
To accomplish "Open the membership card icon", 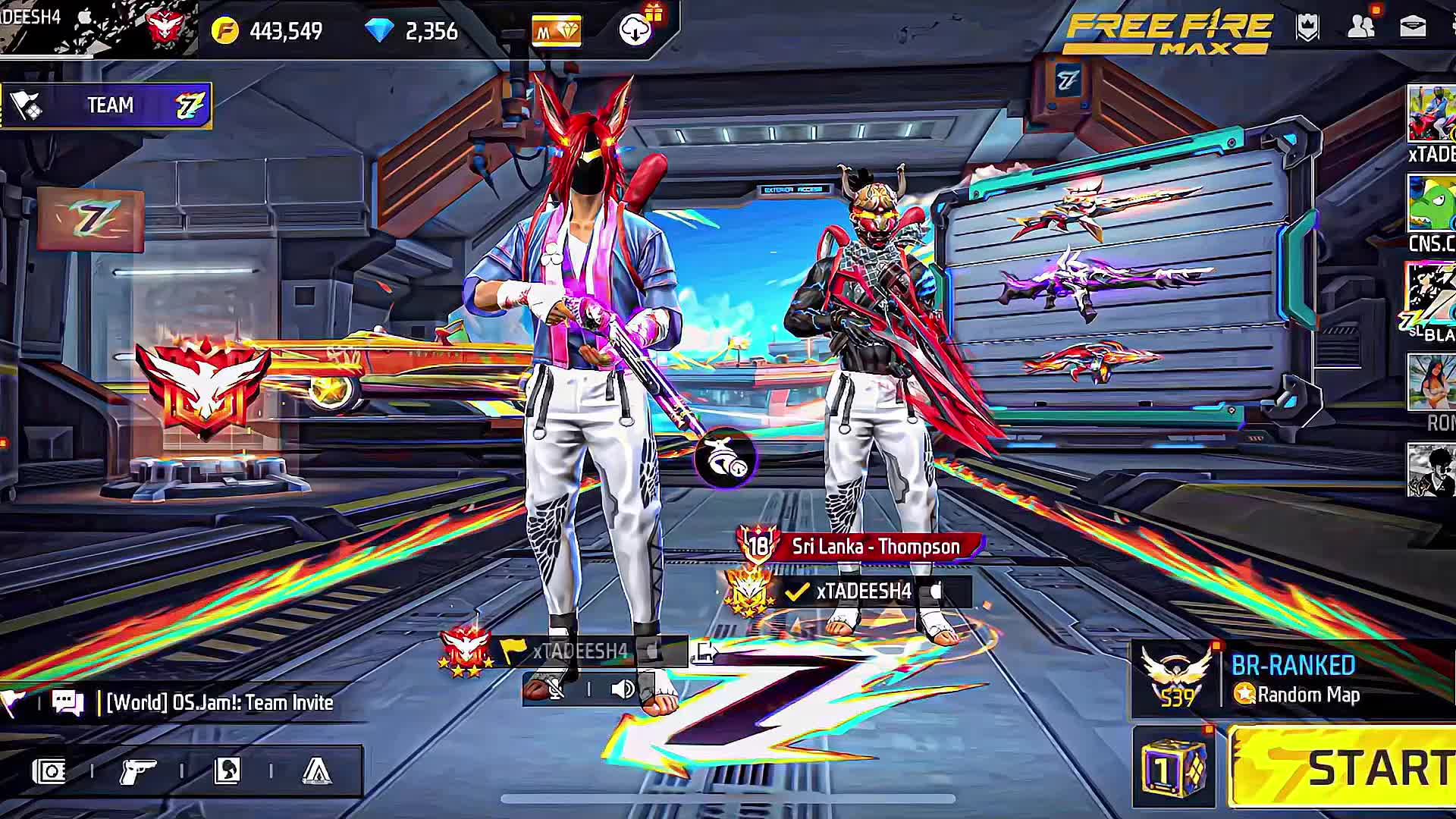I will (556, 31).
